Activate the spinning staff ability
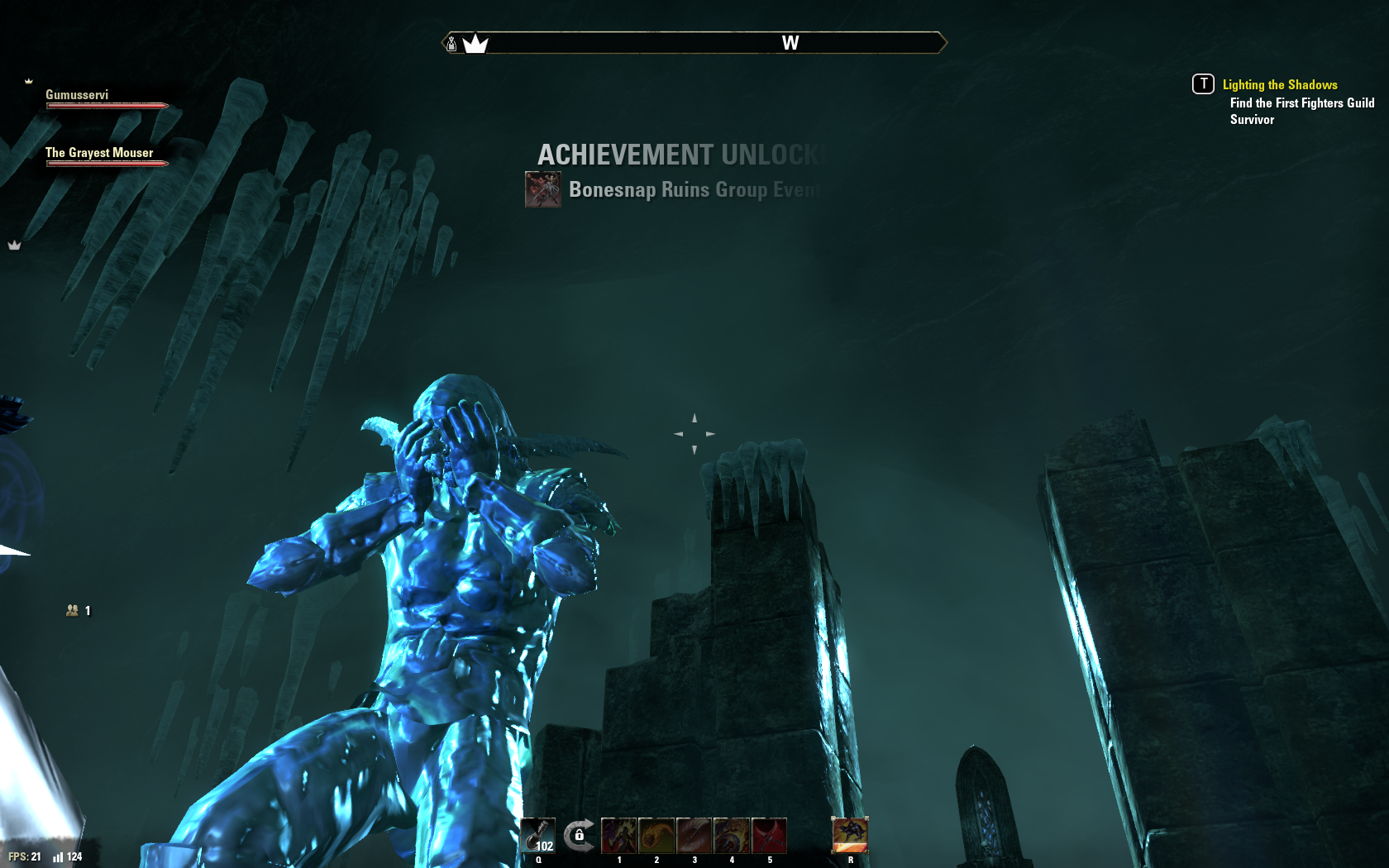 tap(694, 835)
